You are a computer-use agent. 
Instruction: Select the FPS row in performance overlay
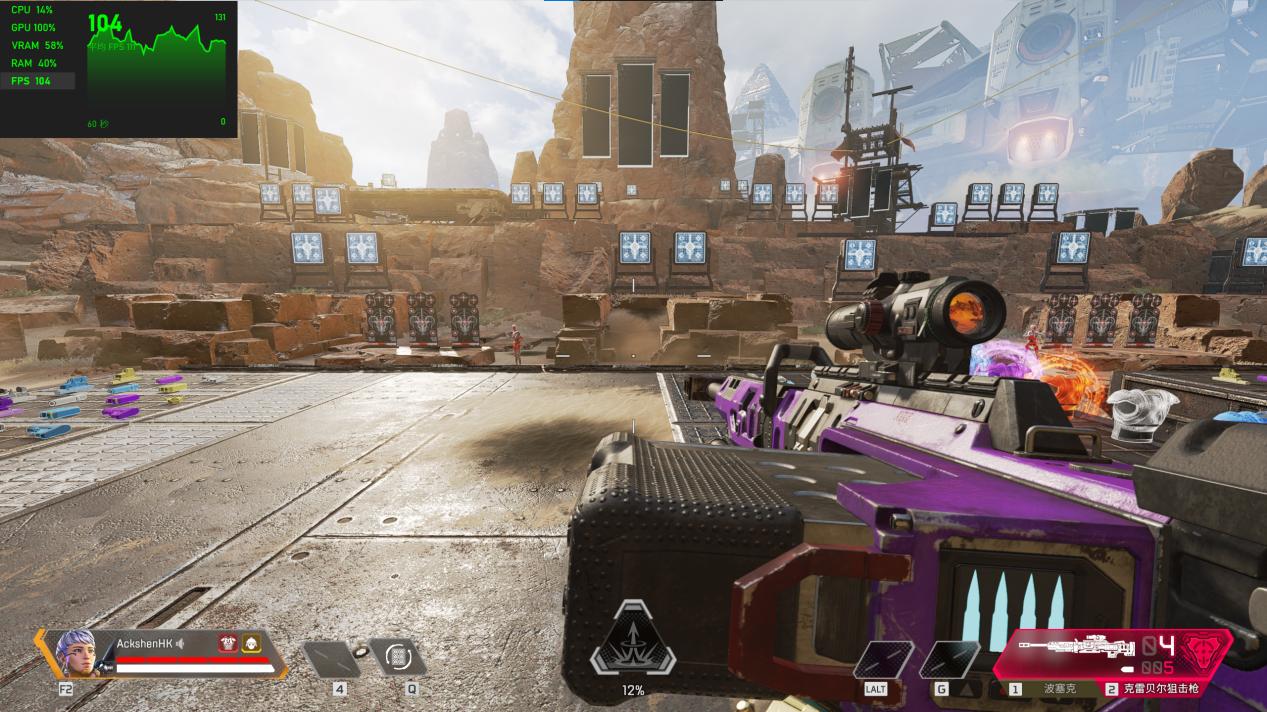[x=37, y=81]
